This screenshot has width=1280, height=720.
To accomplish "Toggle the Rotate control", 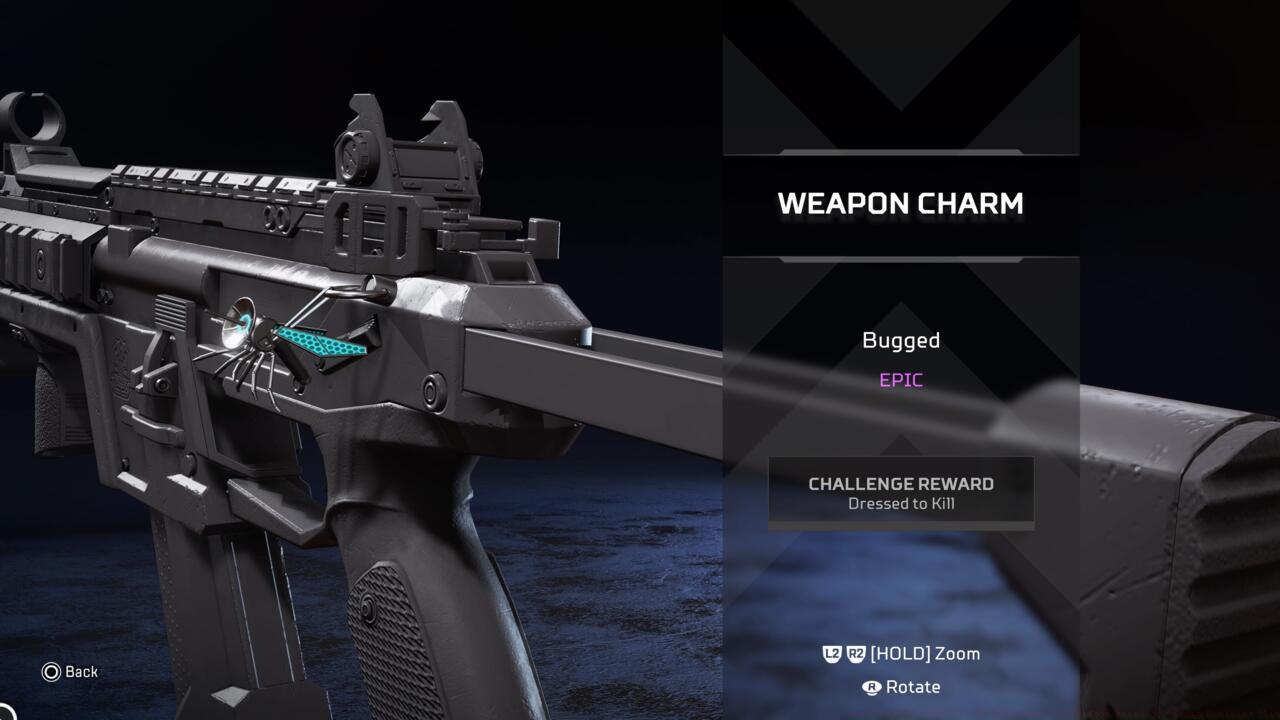I will [x=912, y=687].
